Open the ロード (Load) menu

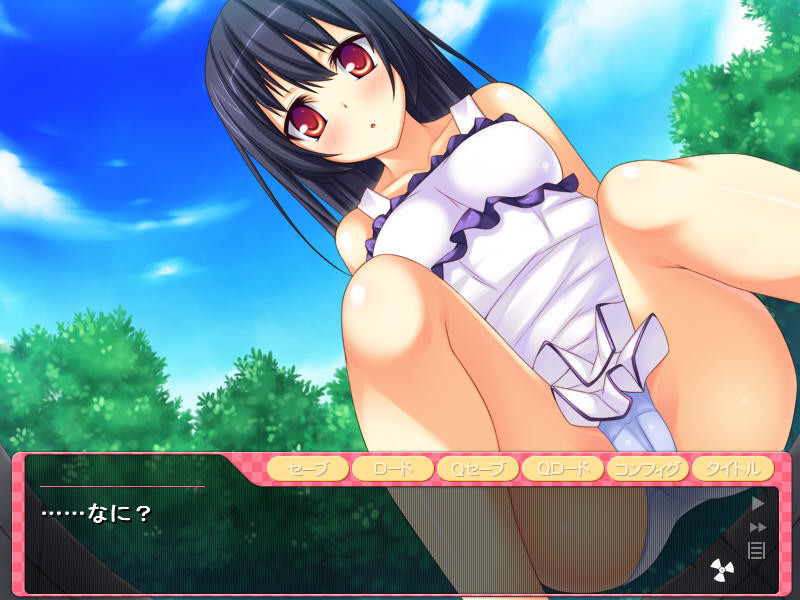click(392, 468)
